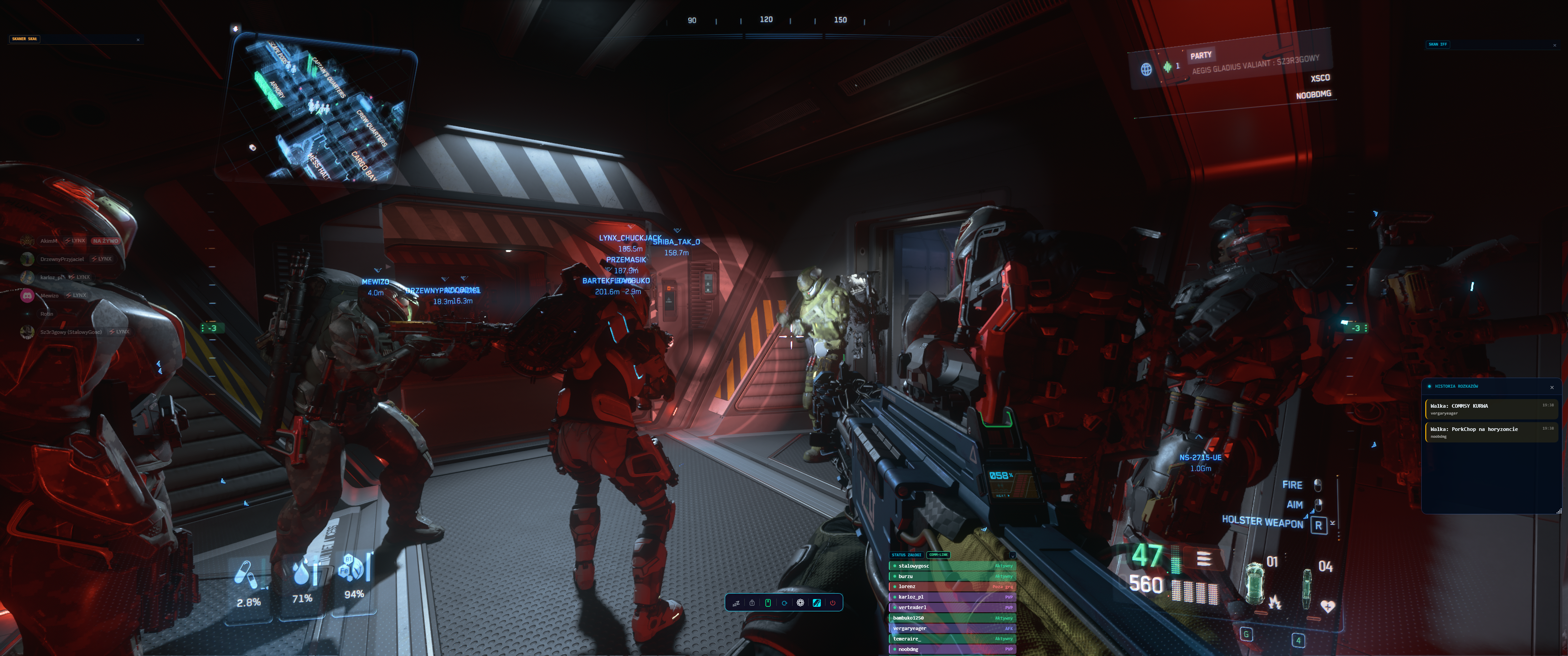Viewport: 1568px width, 656px height.
Task: Toggle the padlock lock icon
Action: (752, 603)
